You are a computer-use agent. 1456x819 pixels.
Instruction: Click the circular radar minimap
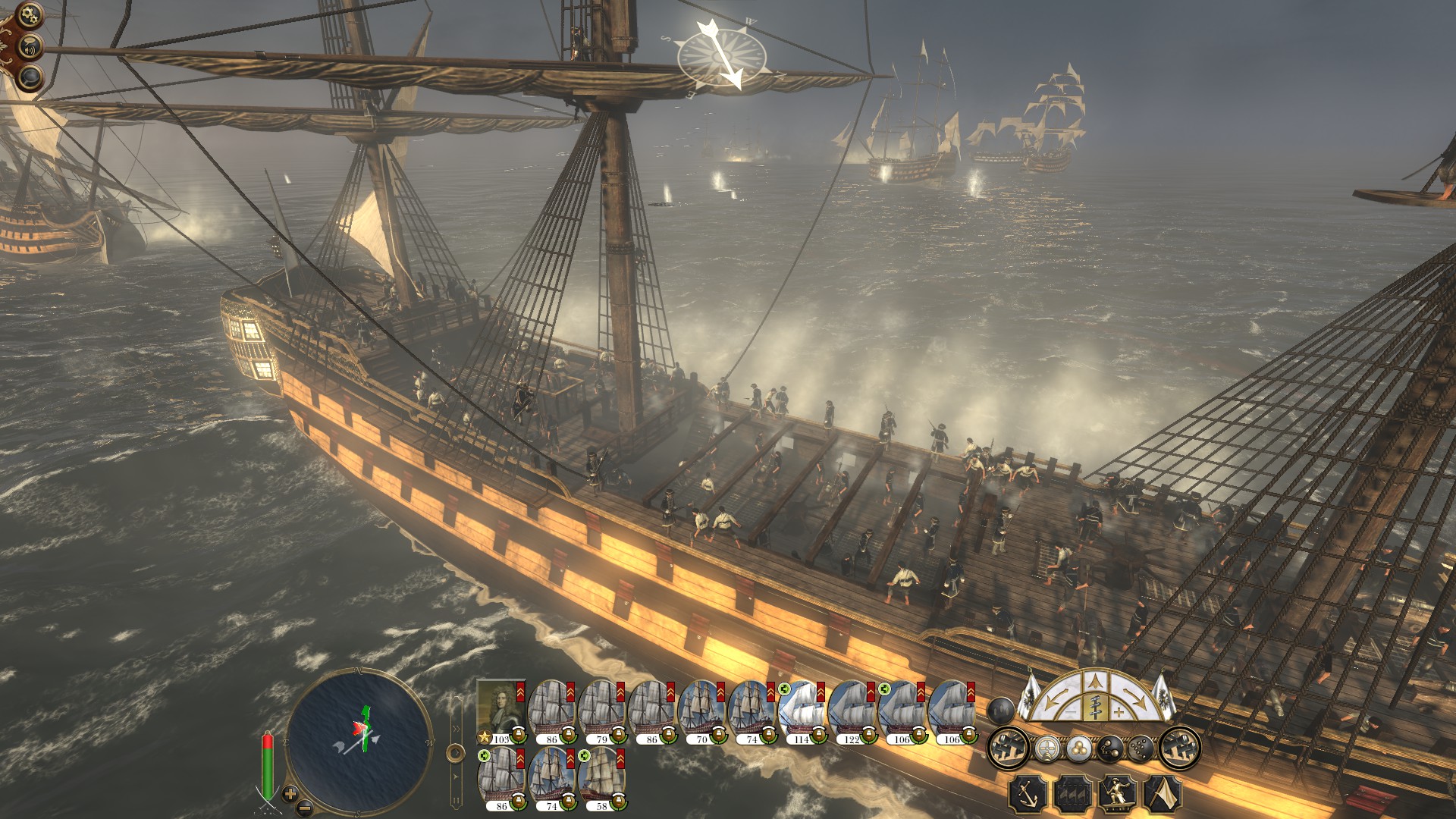358,739
